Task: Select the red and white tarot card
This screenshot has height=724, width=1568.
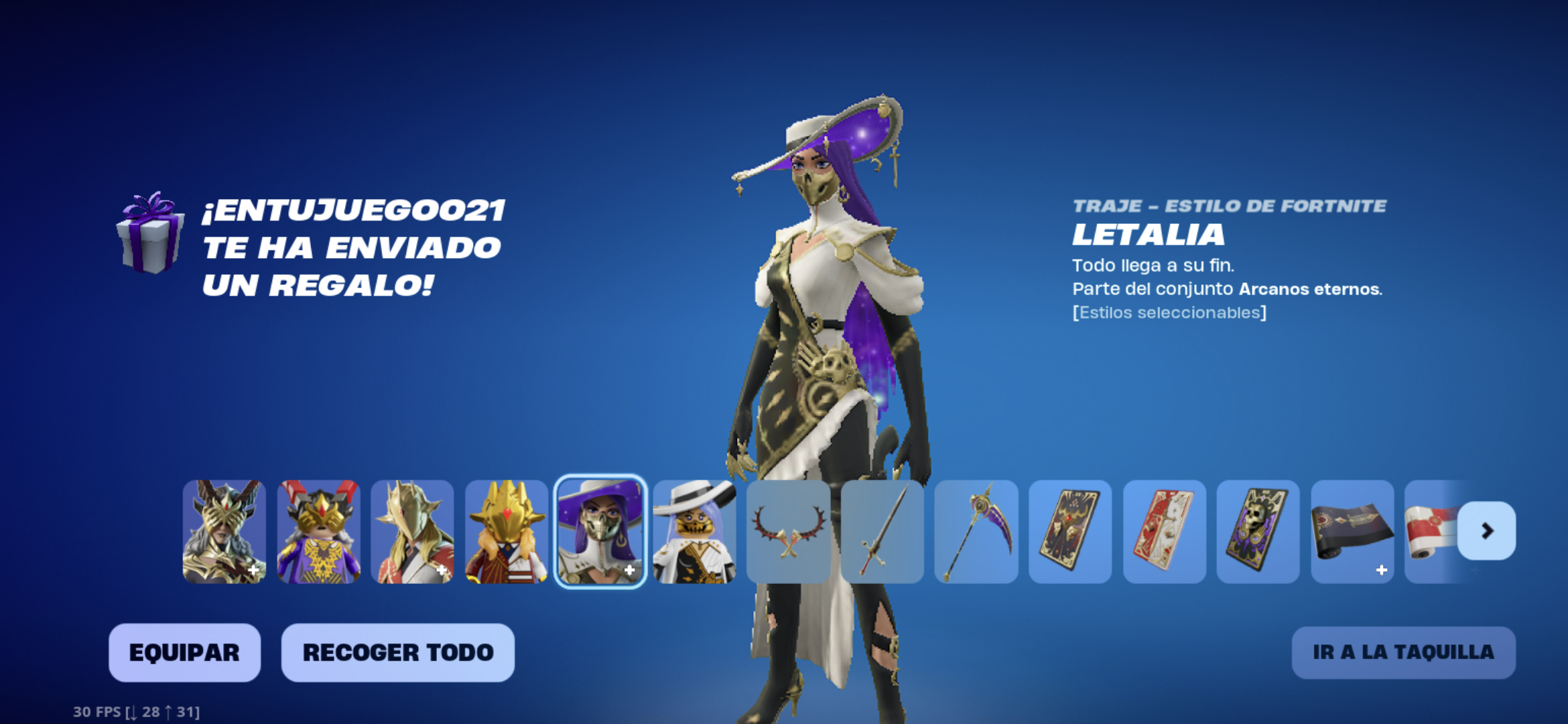Action: point(1164,531)
